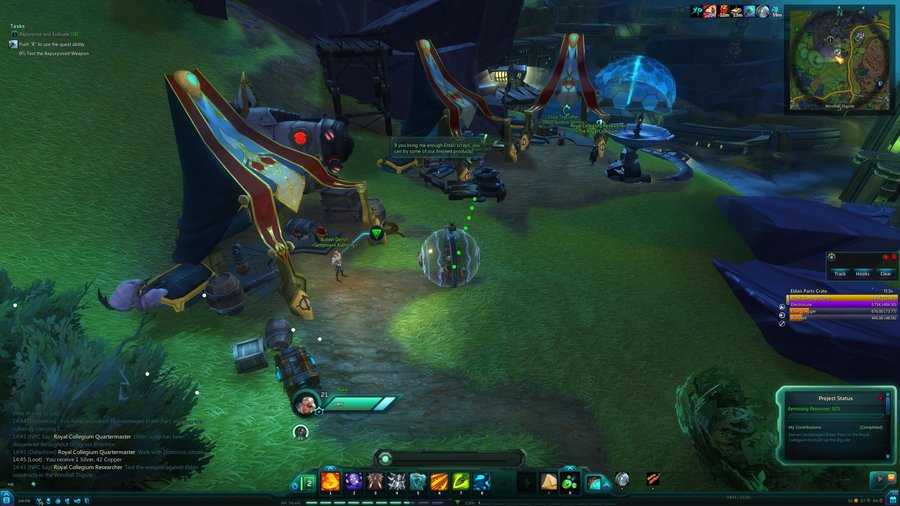Activate the green orbs quest ability
The height and width of the screenshot is (506, 900).
click(569, 482)
